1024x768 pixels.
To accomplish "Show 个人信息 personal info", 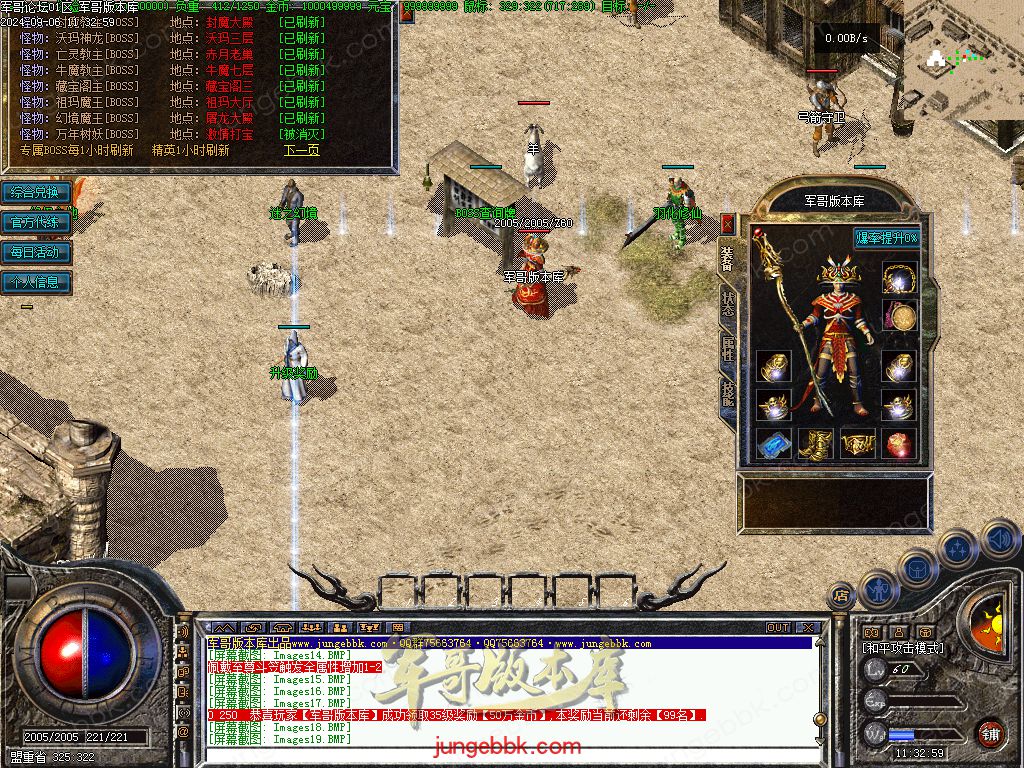I will click(35, 282).
